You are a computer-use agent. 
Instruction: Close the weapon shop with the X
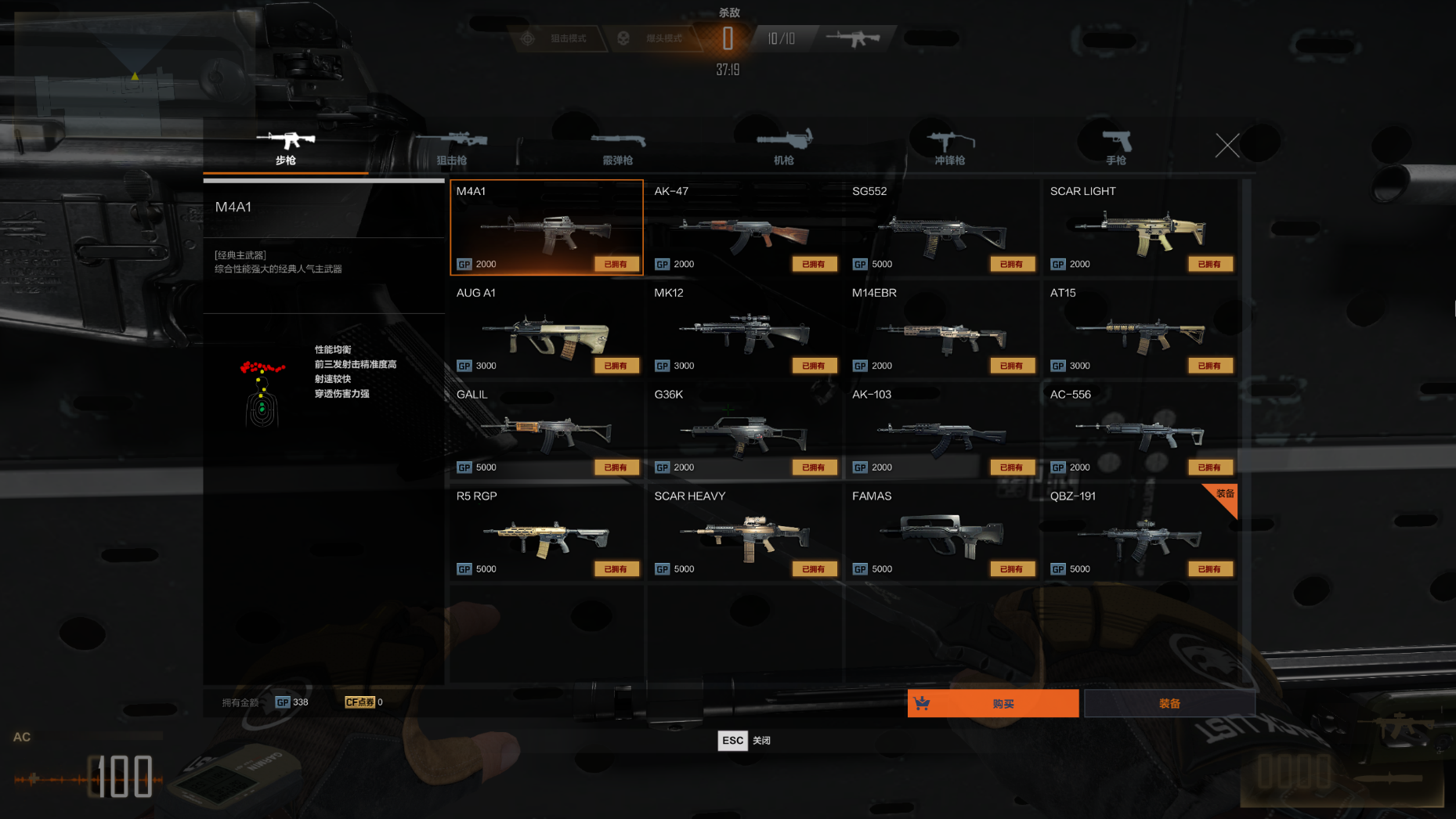pos(1227,145)
